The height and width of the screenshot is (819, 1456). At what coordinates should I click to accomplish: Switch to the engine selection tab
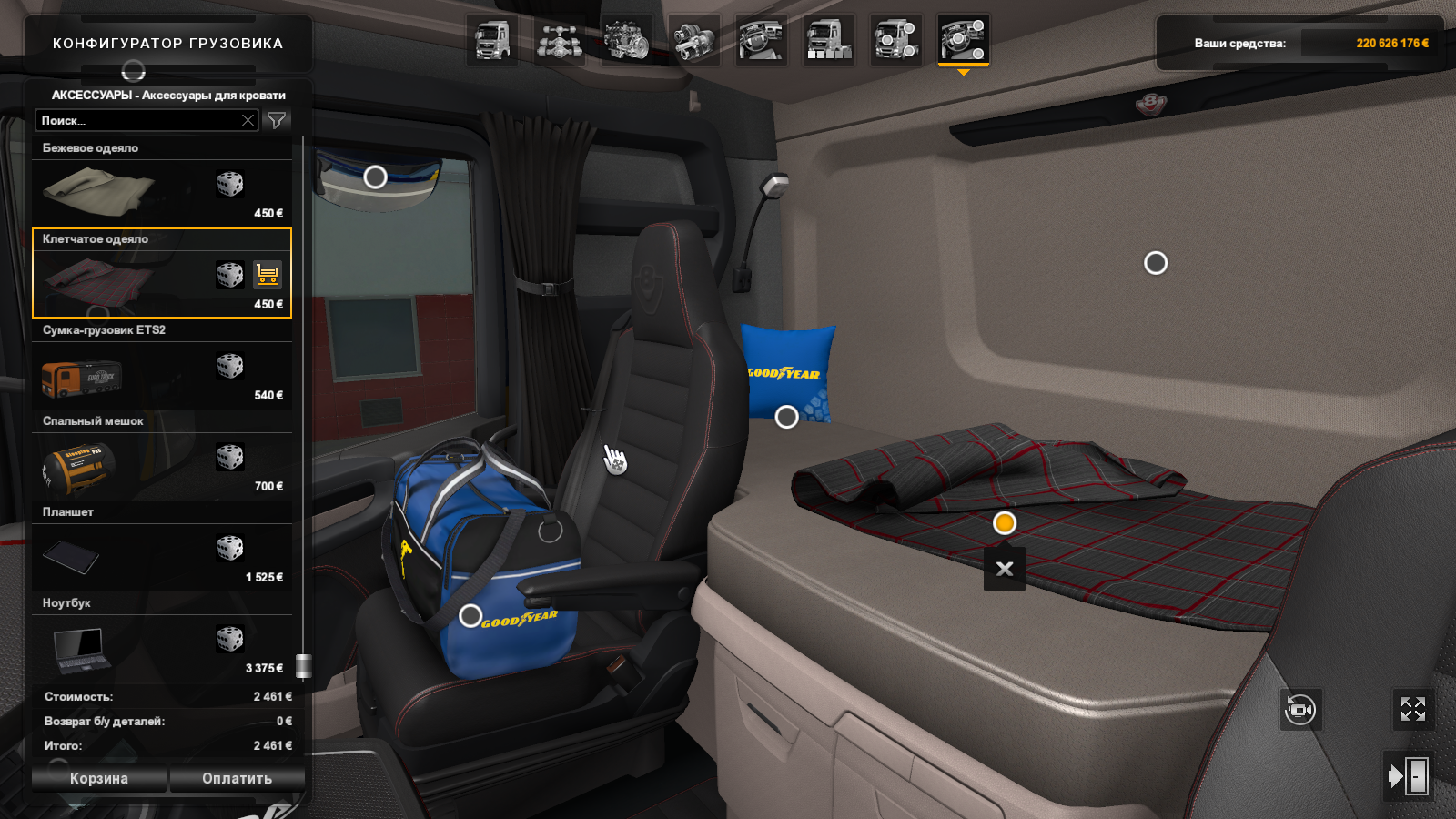(x=627, y=40)
